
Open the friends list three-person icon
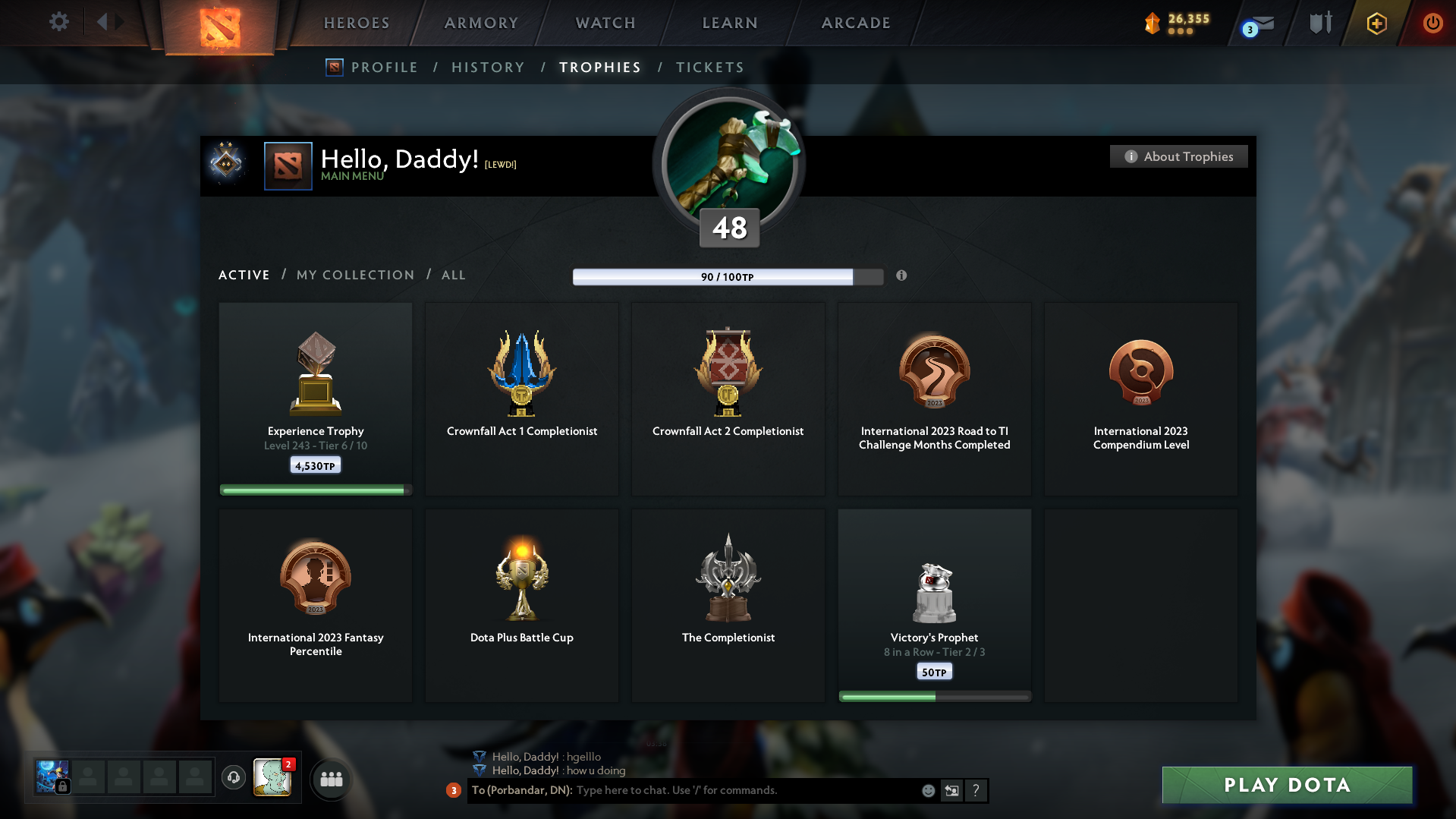(330, 779)
